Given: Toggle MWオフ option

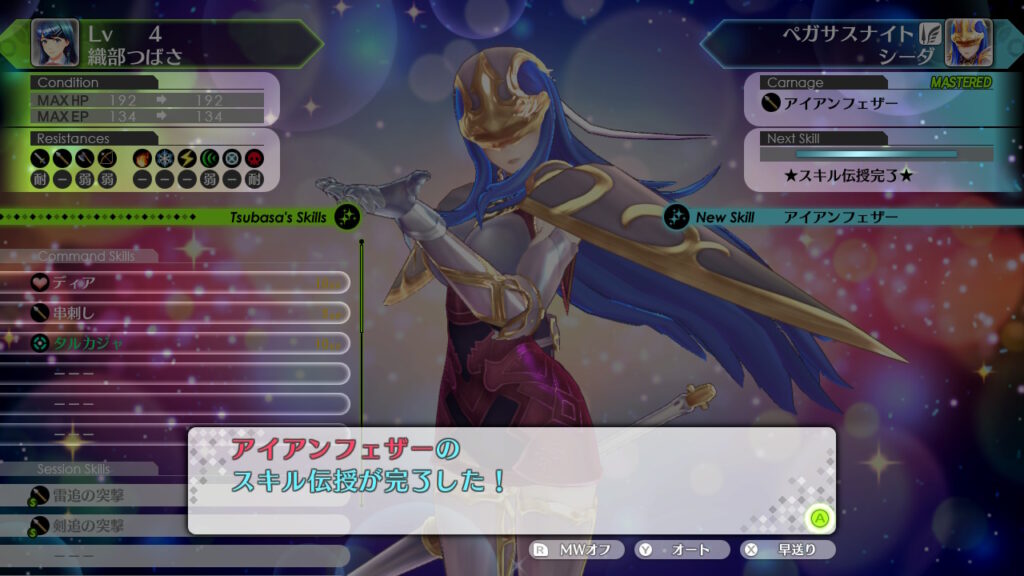Looking at the screenshot, I should pyautogui.click(x=577, y=549).
